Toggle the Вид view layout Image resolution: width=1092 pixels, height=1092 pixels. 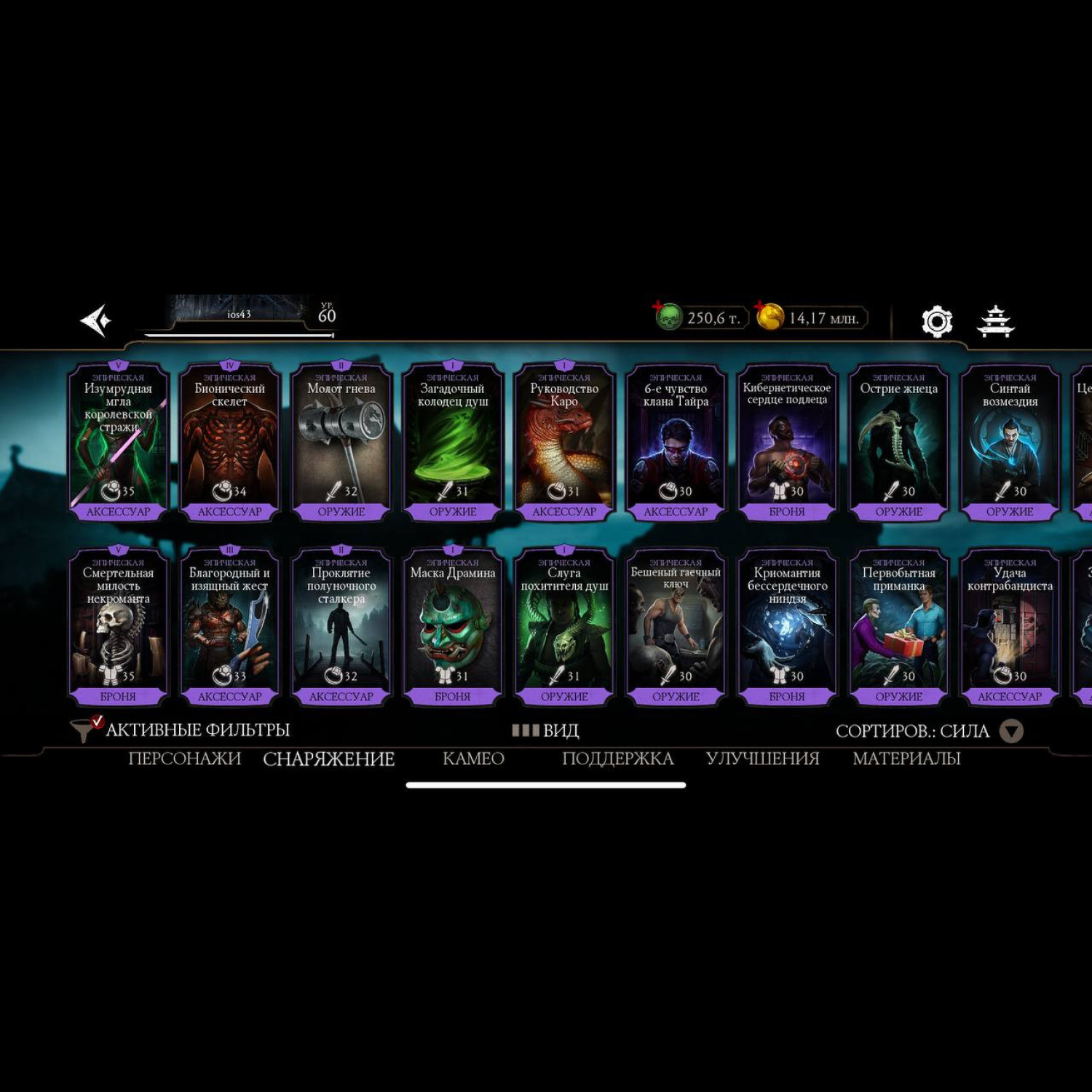click(x=546, y=730)
